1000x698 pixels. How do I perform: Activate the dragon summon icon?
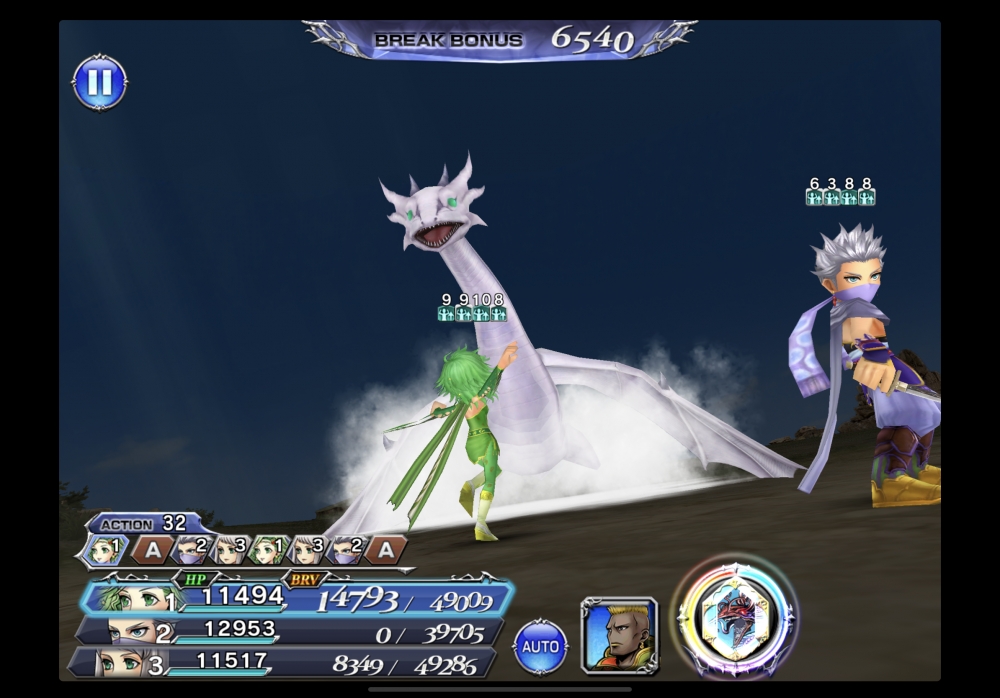[737, 615]
